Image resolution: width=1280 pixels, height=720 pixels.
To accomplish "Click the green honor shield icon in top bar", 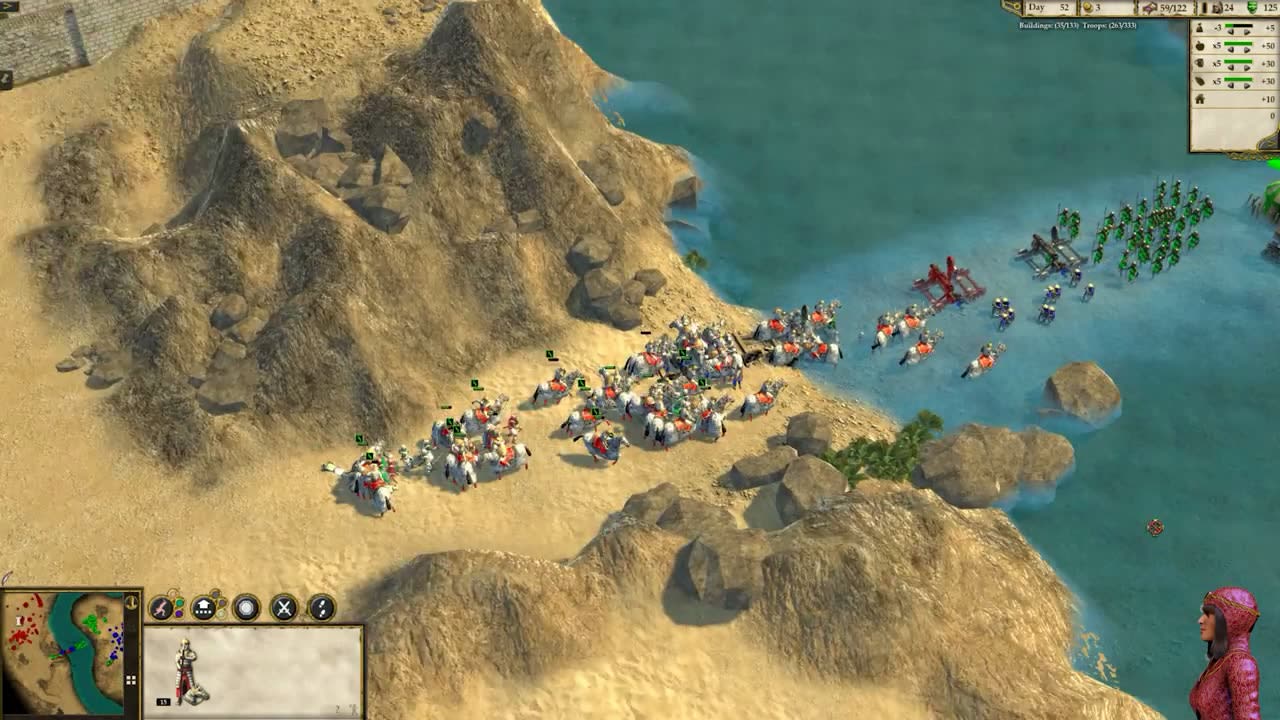I will pyautogui.click(x=1252, y=7).
